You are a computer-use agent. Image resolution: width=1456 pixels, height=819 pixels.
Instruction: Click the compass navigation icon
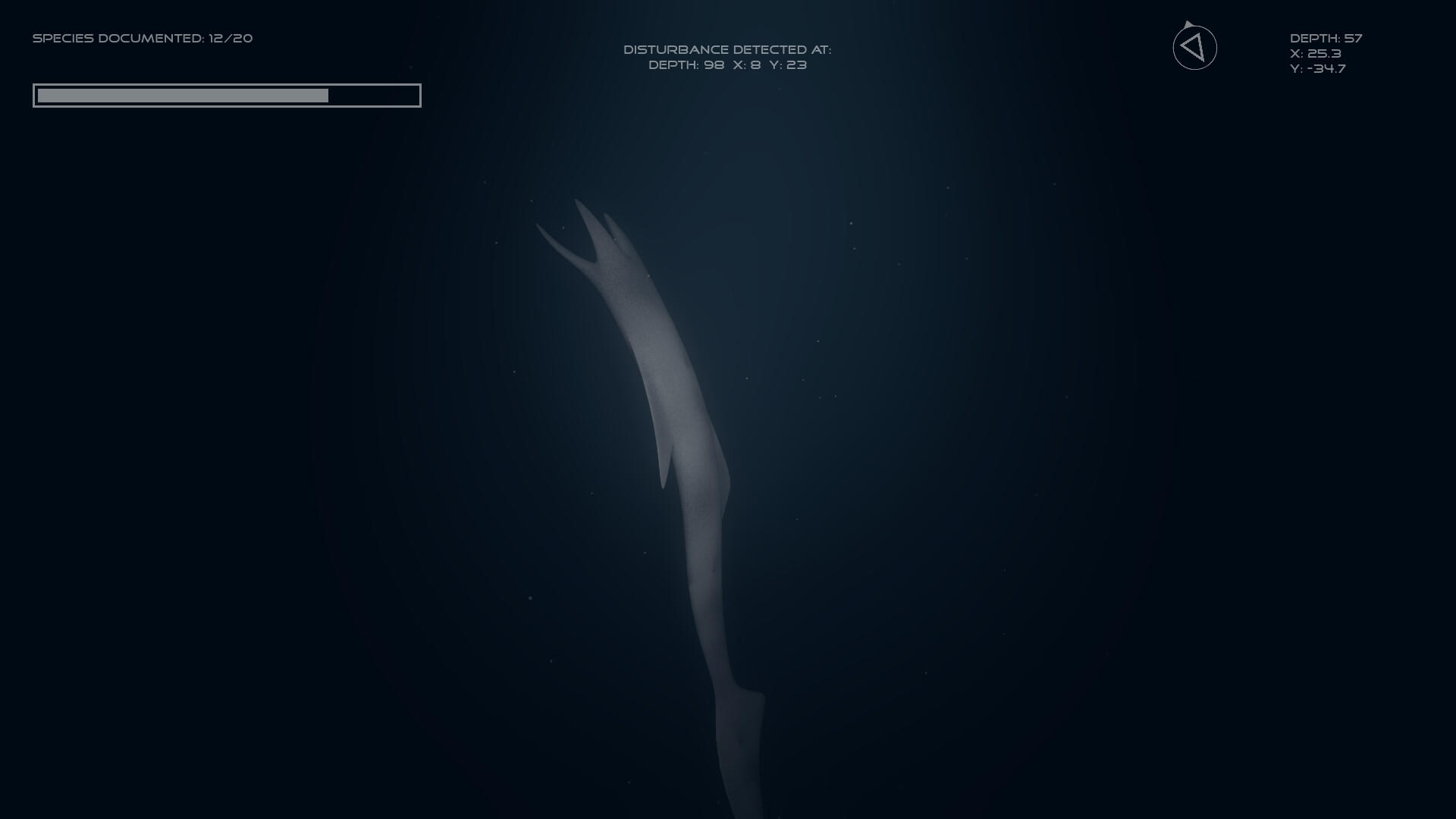point(1195,47)
